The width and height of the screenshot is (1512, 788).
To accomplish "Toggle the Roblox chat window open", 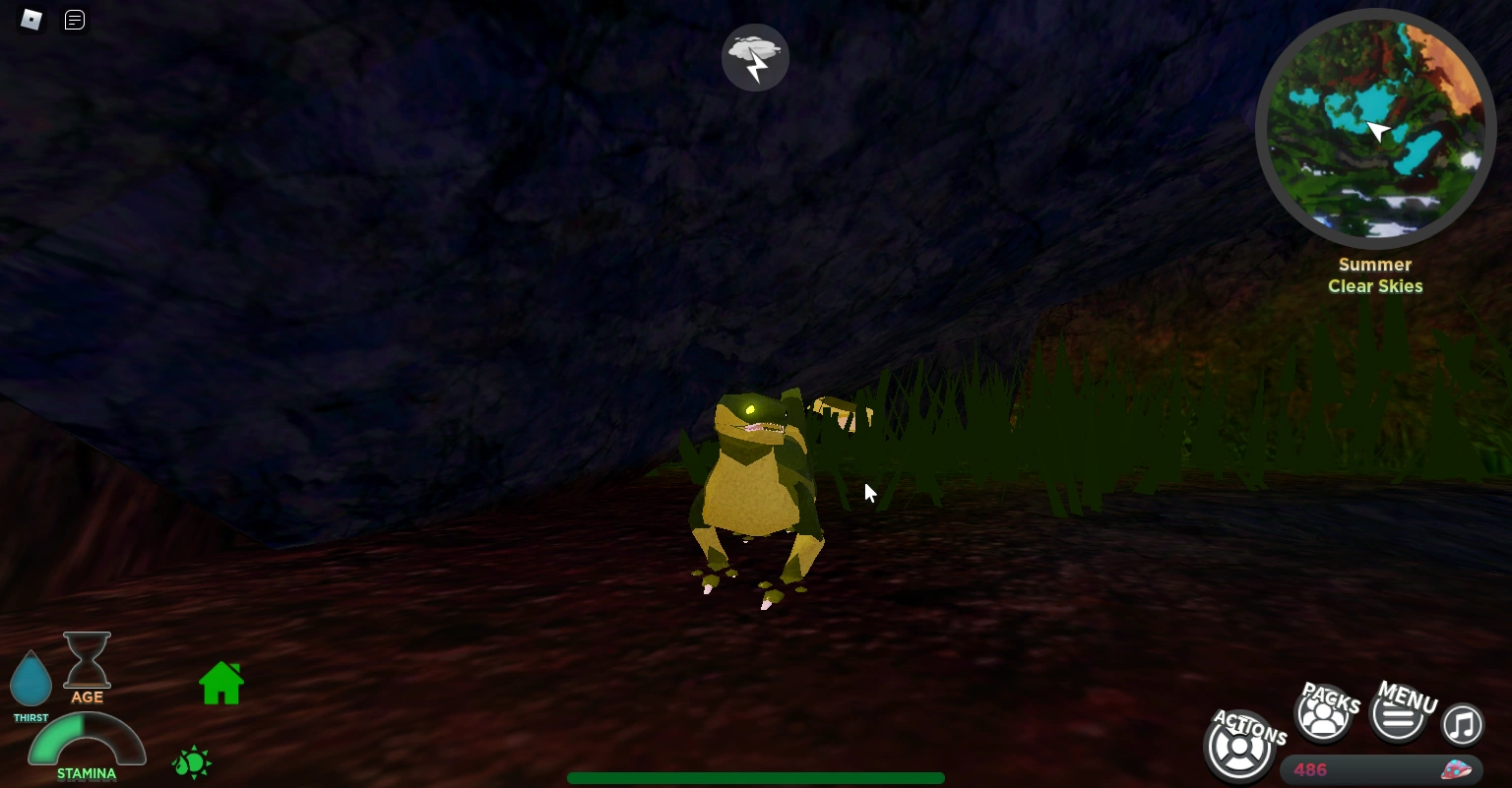I will coord(74,20).
